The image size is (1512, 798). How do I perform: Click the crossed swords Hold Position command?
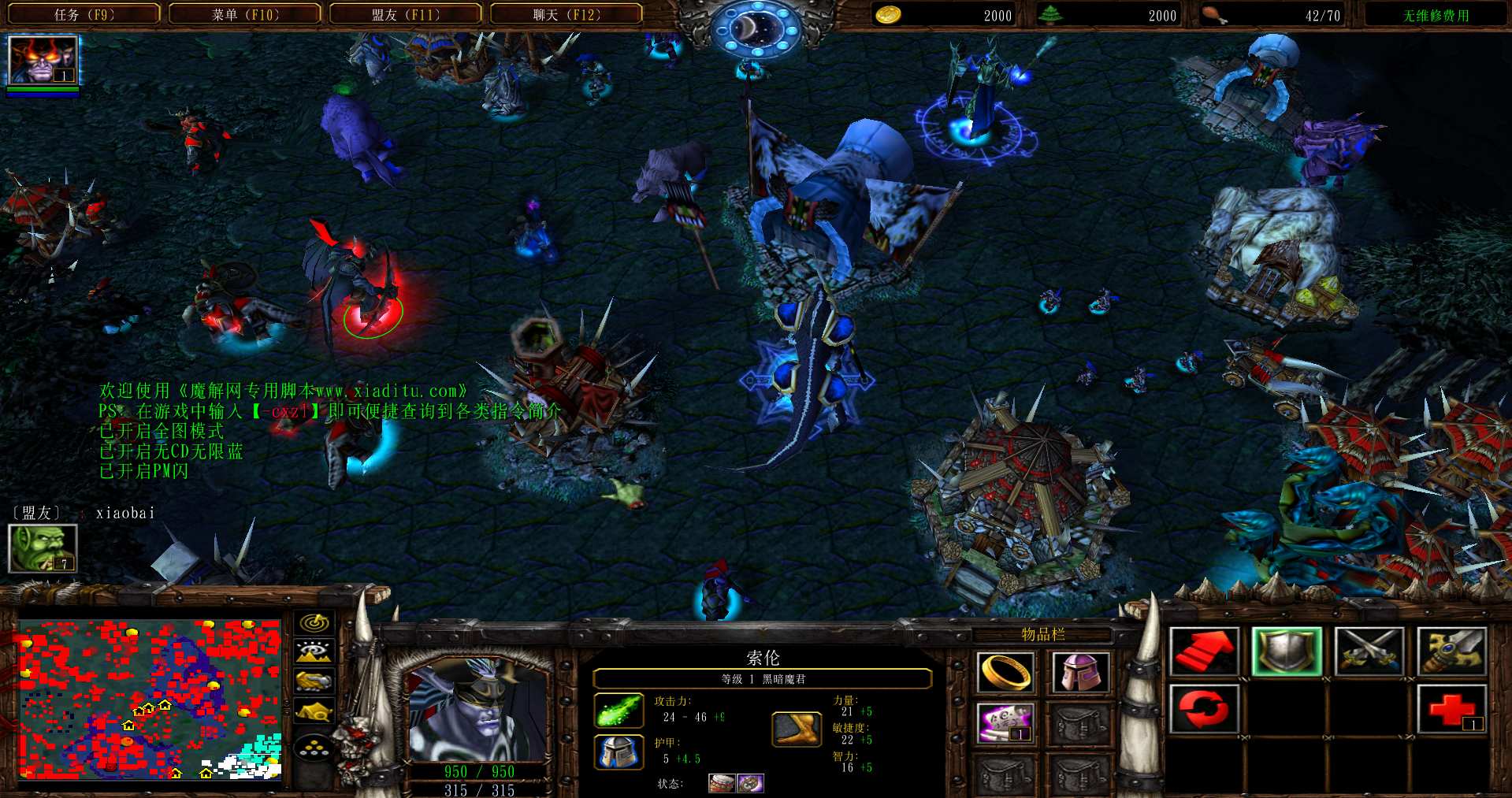(1369, 651)
